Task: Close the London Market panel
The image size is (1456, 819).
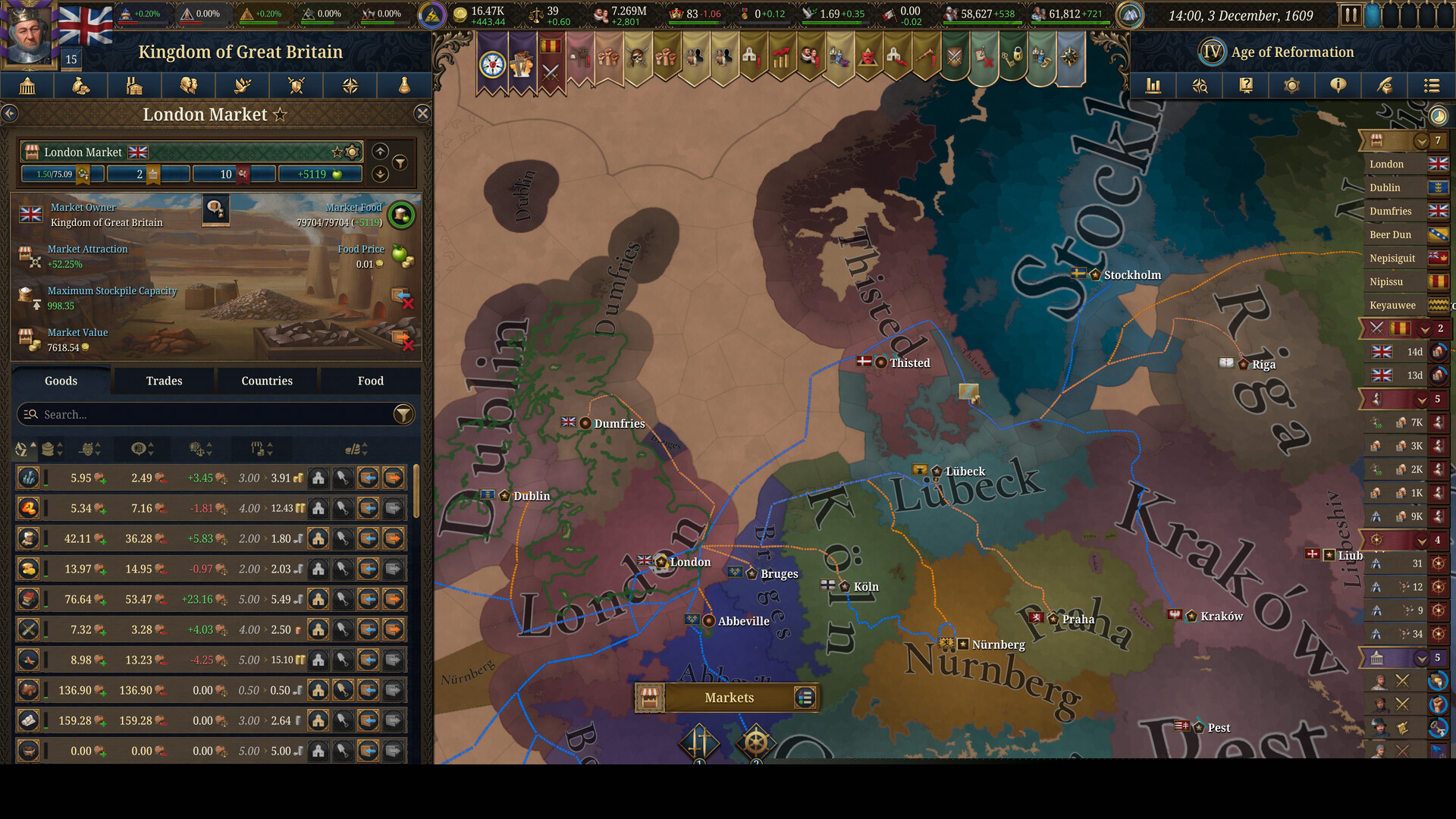Action: (x=422, y=114)
